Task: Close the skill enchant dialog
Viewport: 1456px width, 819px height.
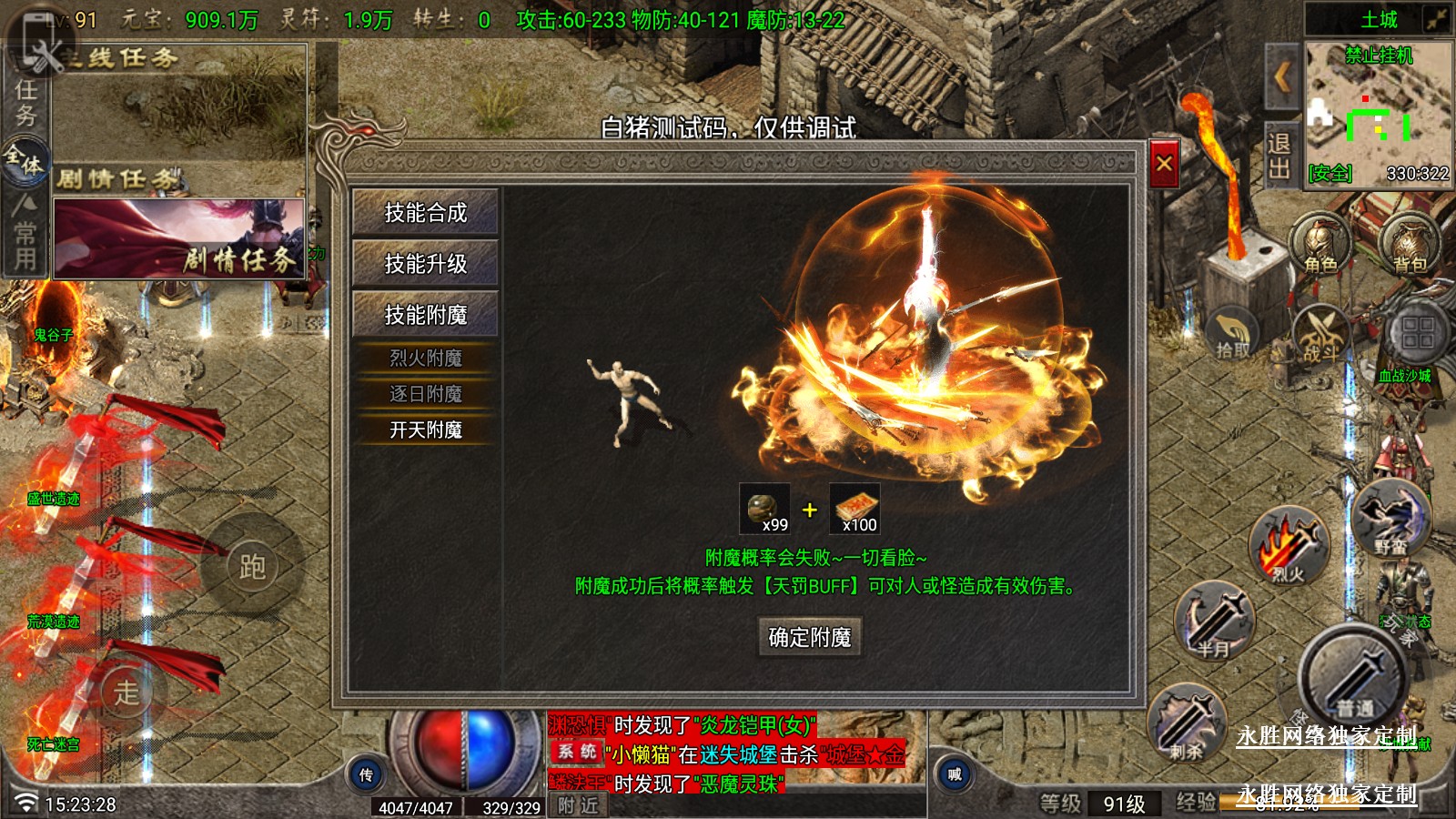Action: [1164, 165]
